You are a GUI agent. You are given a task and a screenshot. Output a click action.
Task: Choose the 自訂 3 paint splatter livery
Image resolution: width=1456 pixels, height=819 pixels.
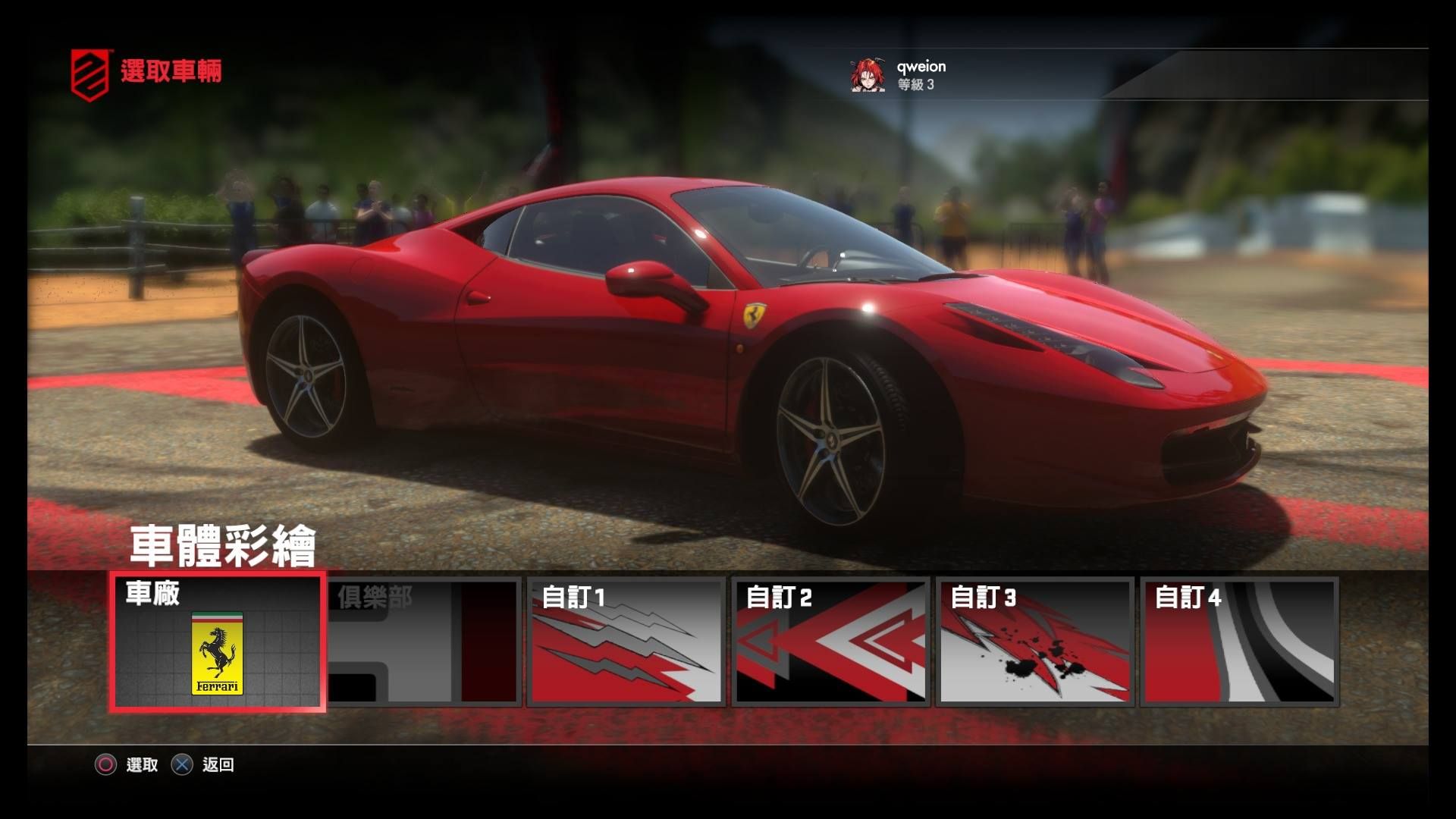pos(1034,642)
